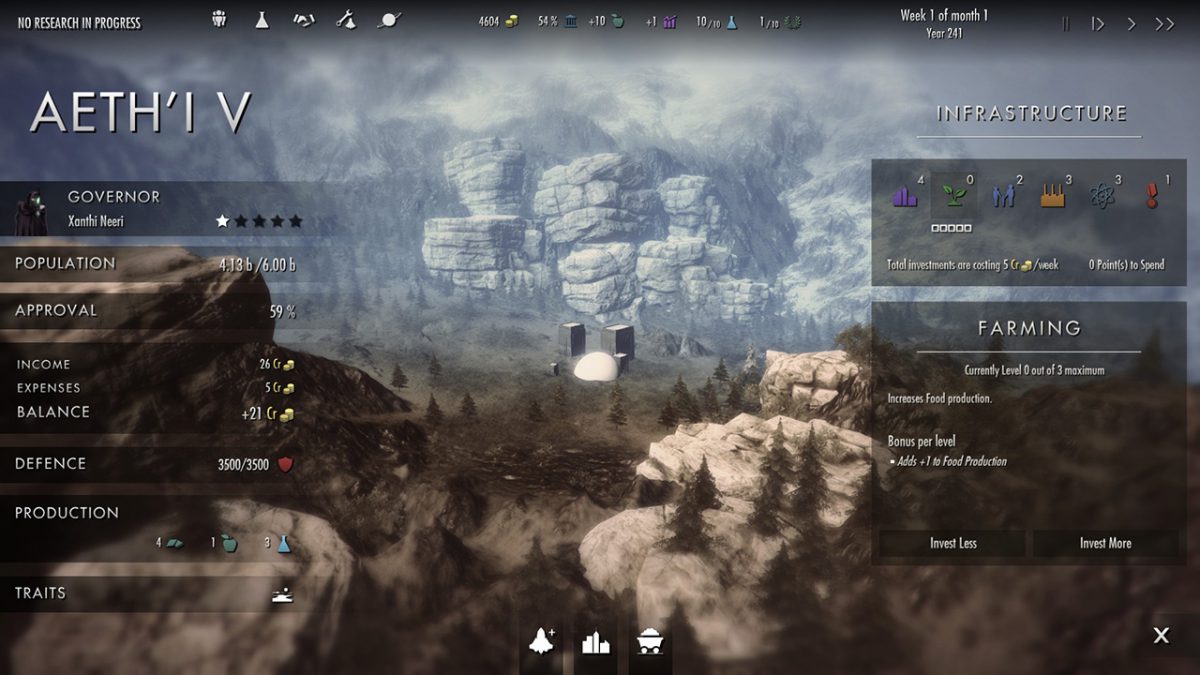Advance time with the step-forward control
This screenshot has width=1200, height=675.
click(1098, 24)
